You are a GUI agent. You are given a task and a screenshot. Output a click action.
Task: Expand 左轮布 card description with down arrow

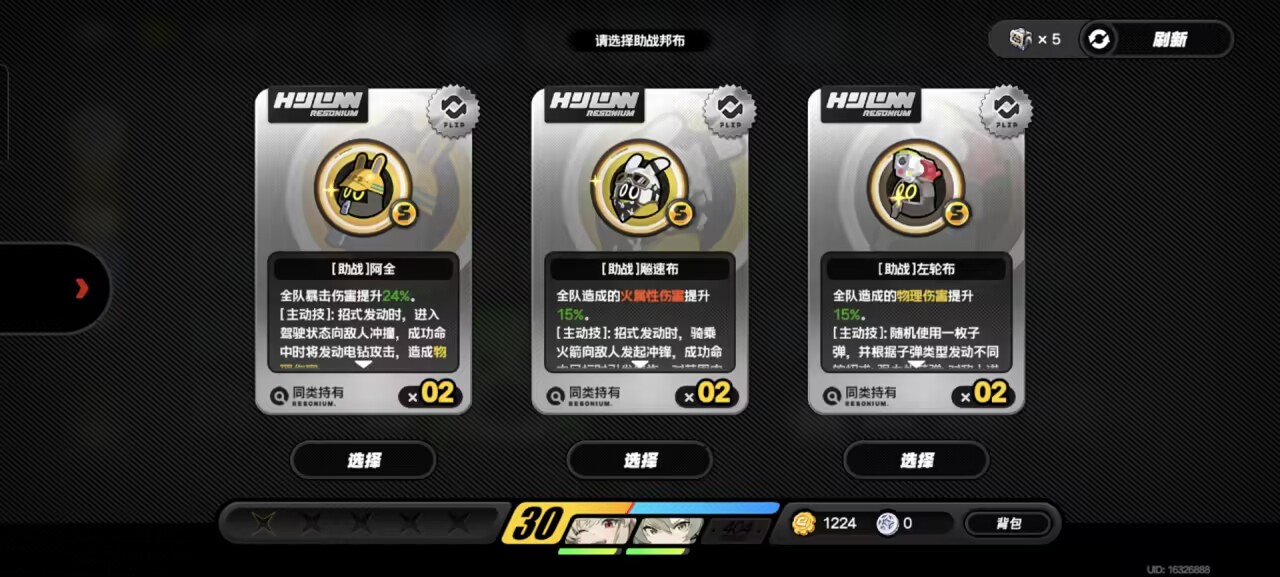(916, 365)
